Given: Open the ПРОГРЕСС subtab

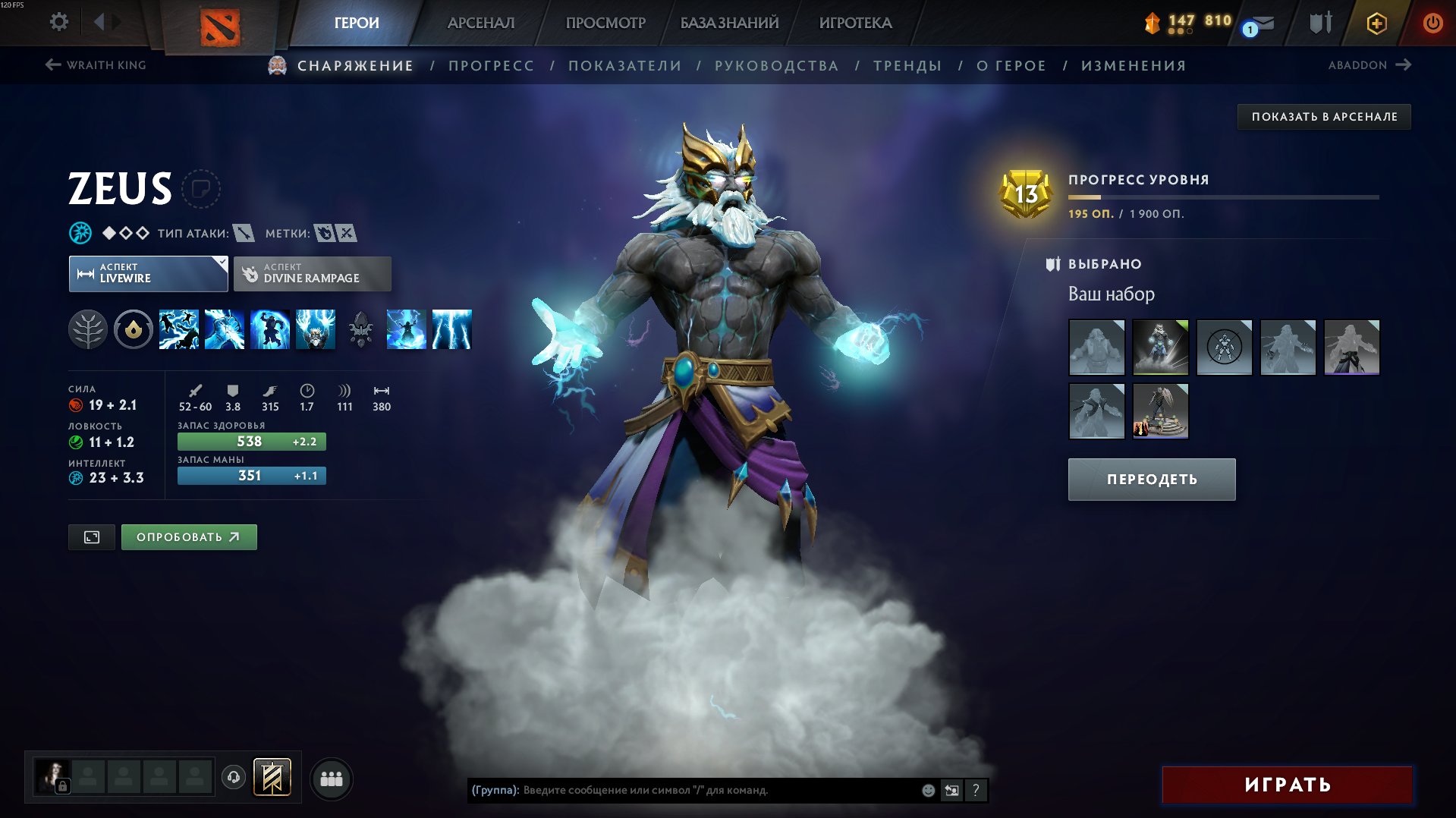Looking at the screenshot, I should [491, 65].
